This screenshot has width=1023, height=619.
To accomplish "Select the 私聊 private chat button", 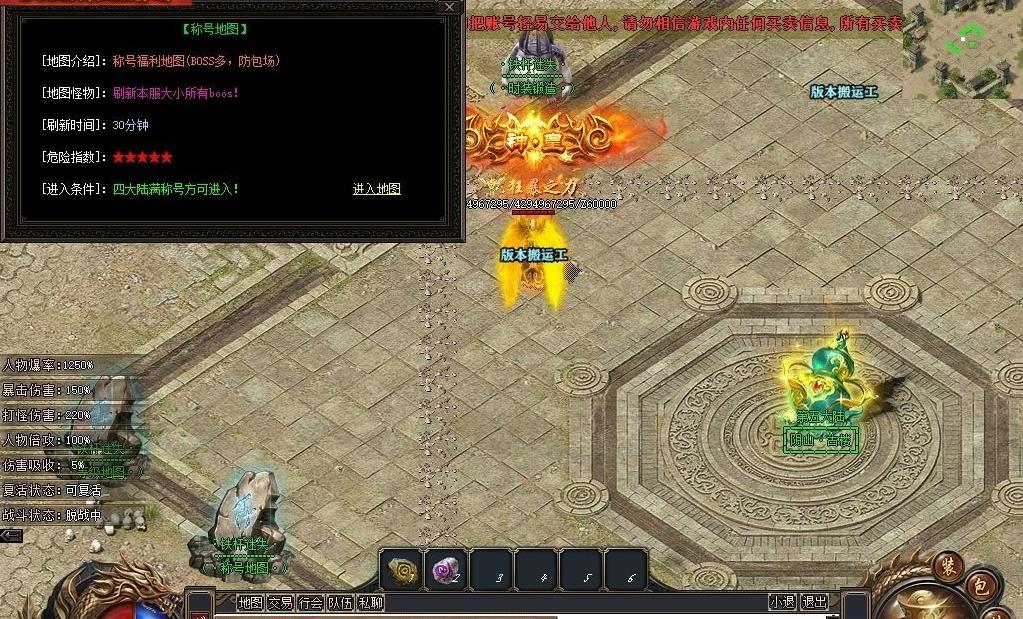I will click(370, 602).
